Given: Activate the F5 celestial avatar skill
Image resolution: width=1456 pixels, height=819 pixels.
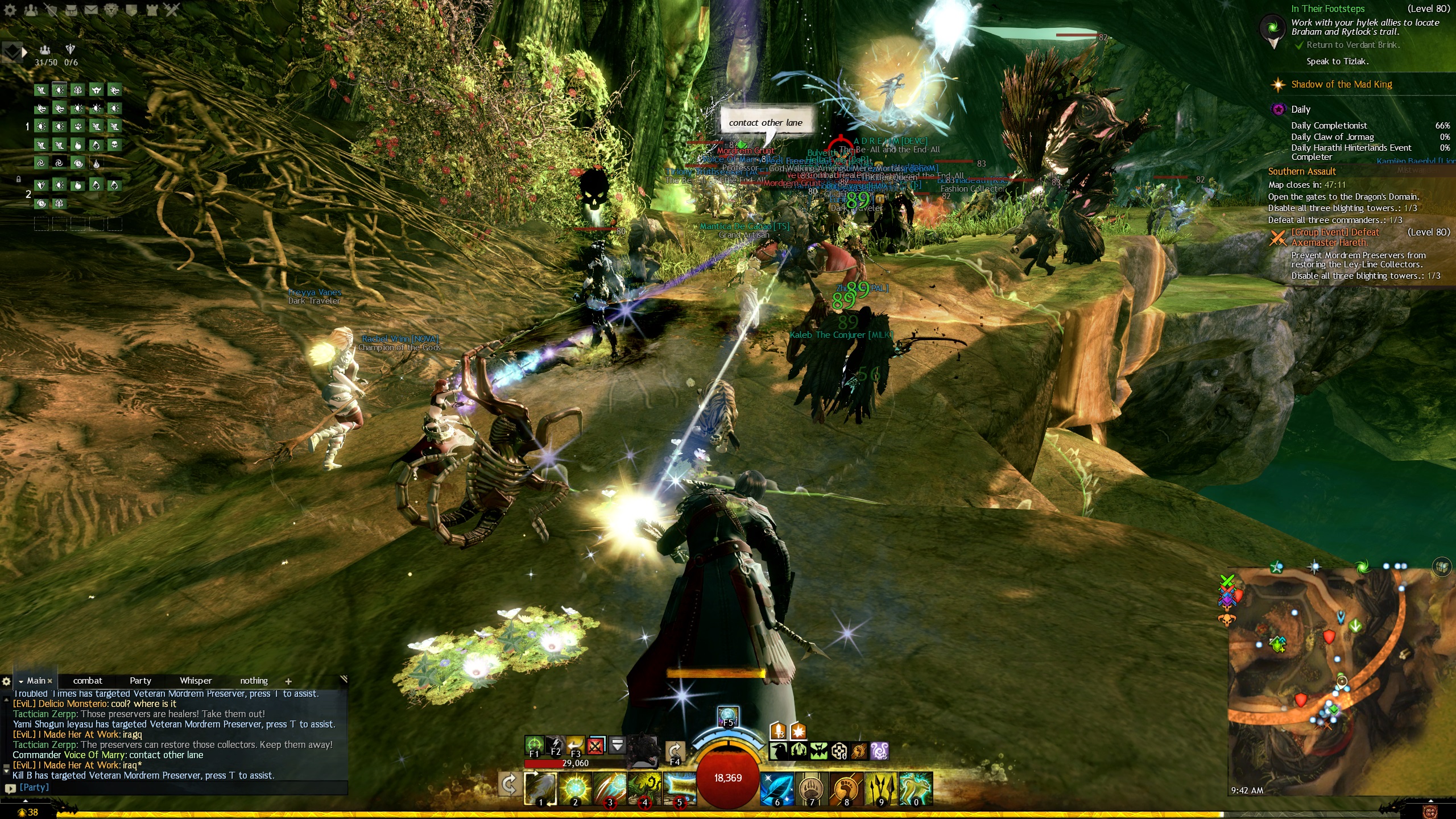Looking at the screenshot, I should click(728, 715).
